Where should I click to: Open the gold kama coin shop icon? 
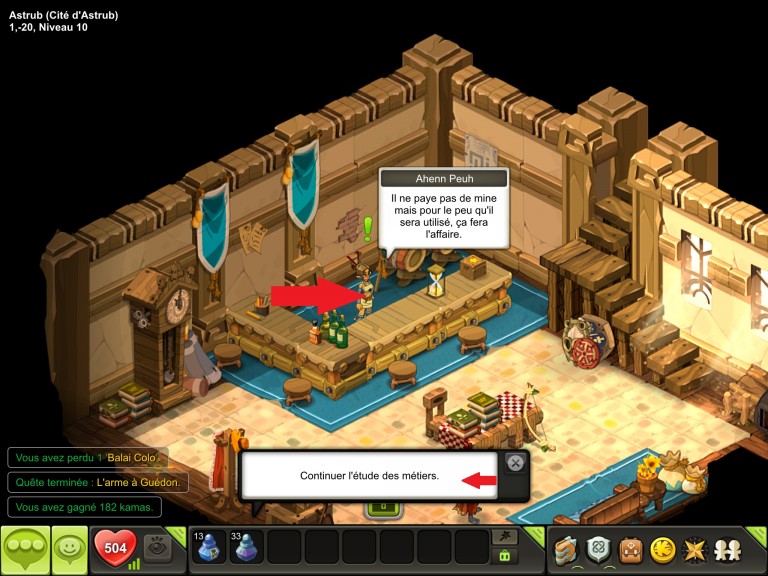[661, 549]
